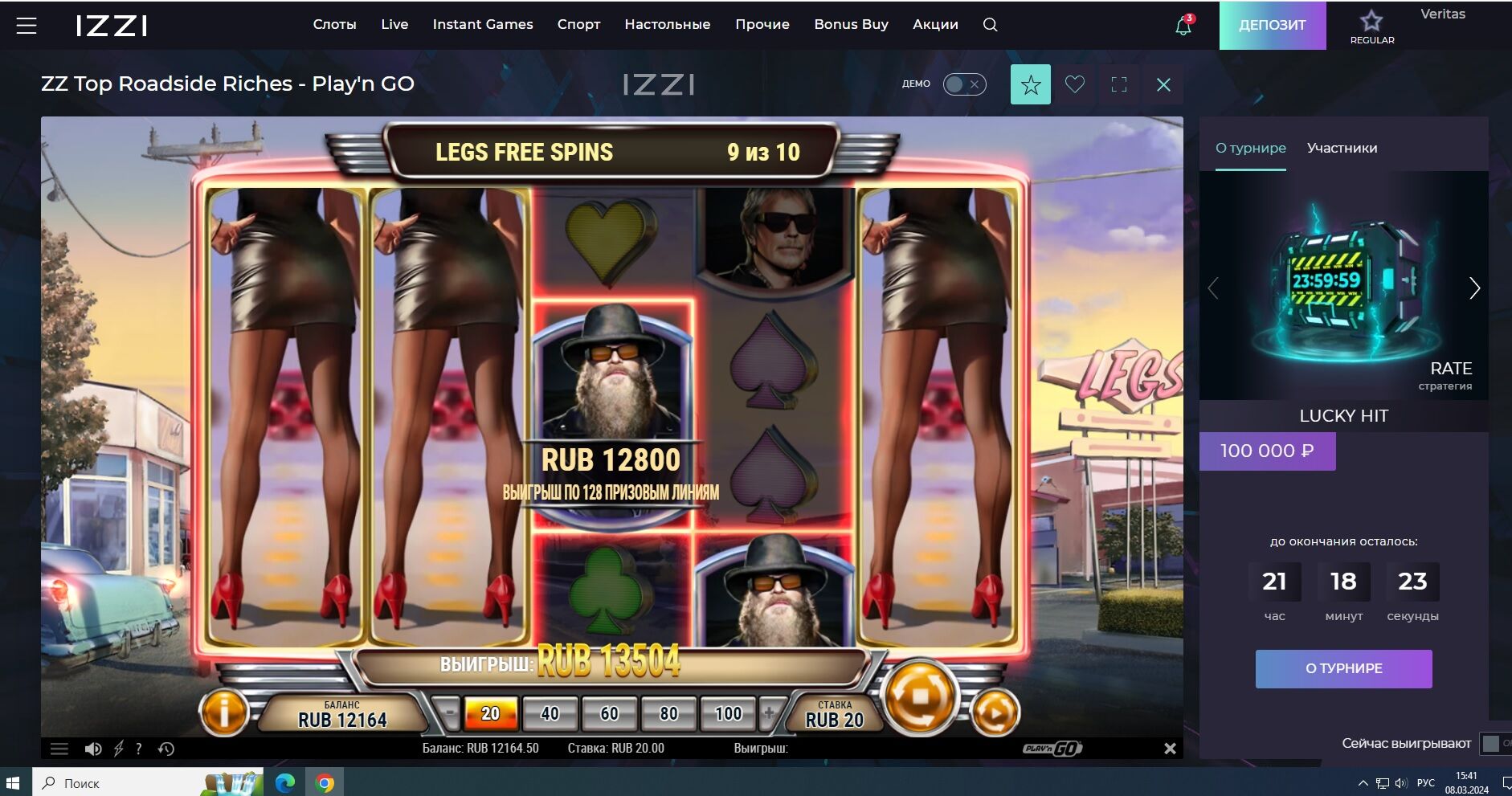Decrease bet with the minus button
Image resolution: width=1512 pixels, height=796 pixels.
pyautogui.click(x=451, y=713)
